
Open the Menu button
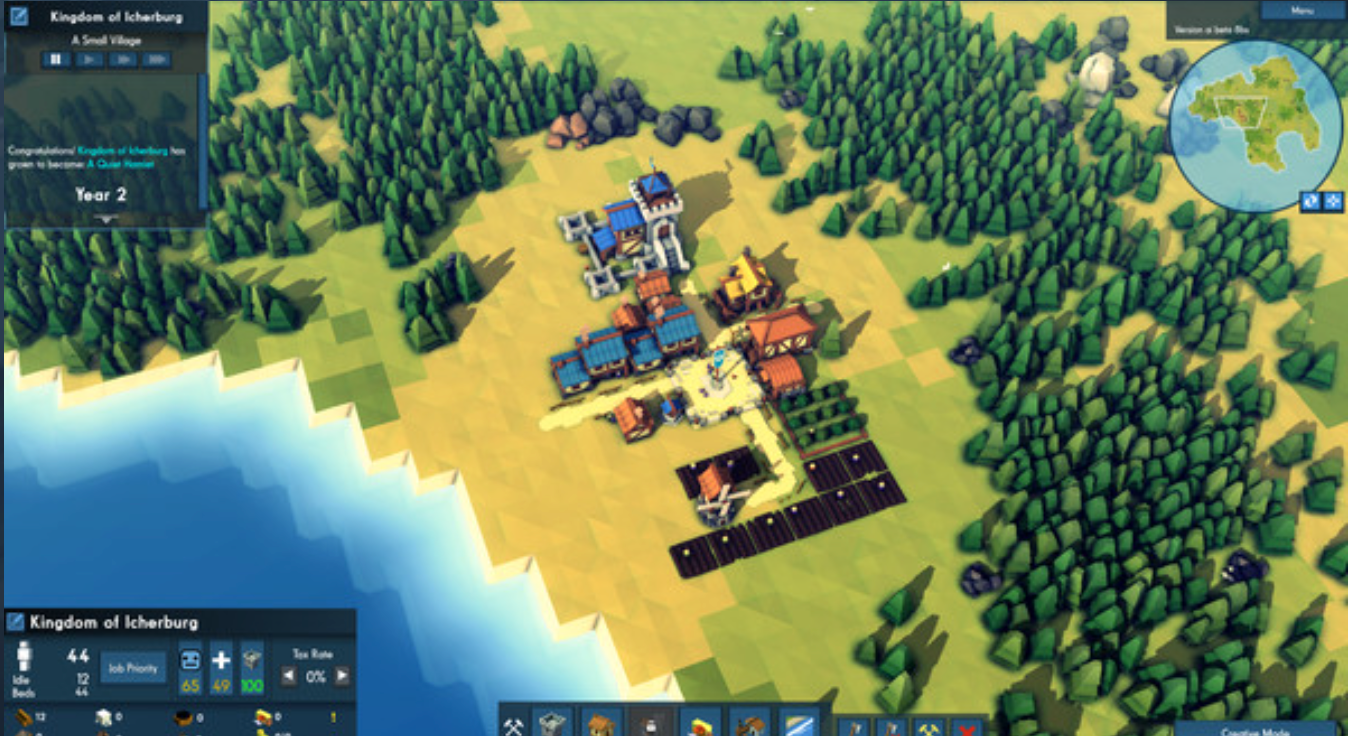pos(1301,11)
